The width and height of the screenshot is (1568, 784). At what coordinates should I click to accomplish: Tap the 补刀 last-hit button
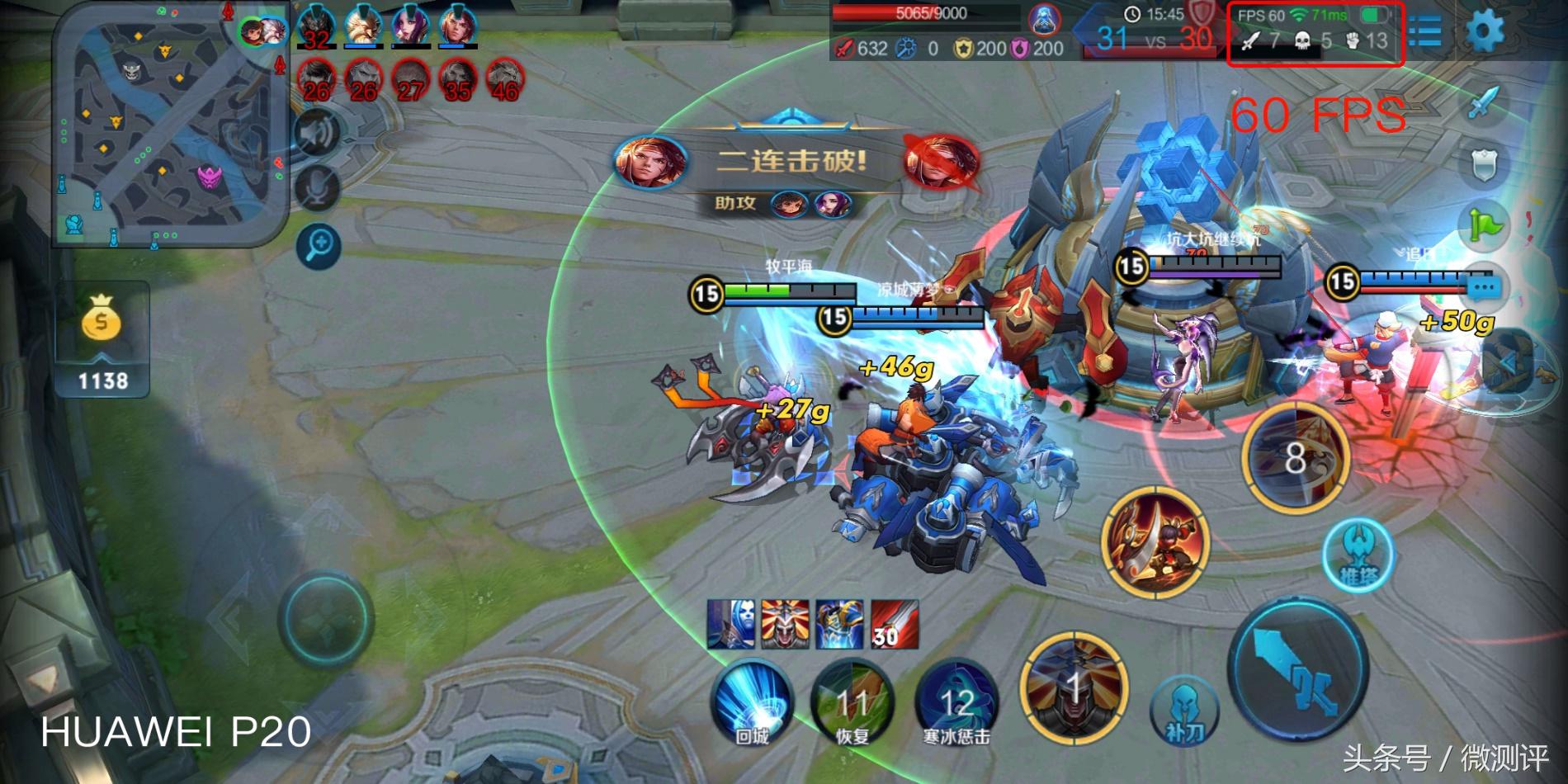coord(1184,708)
